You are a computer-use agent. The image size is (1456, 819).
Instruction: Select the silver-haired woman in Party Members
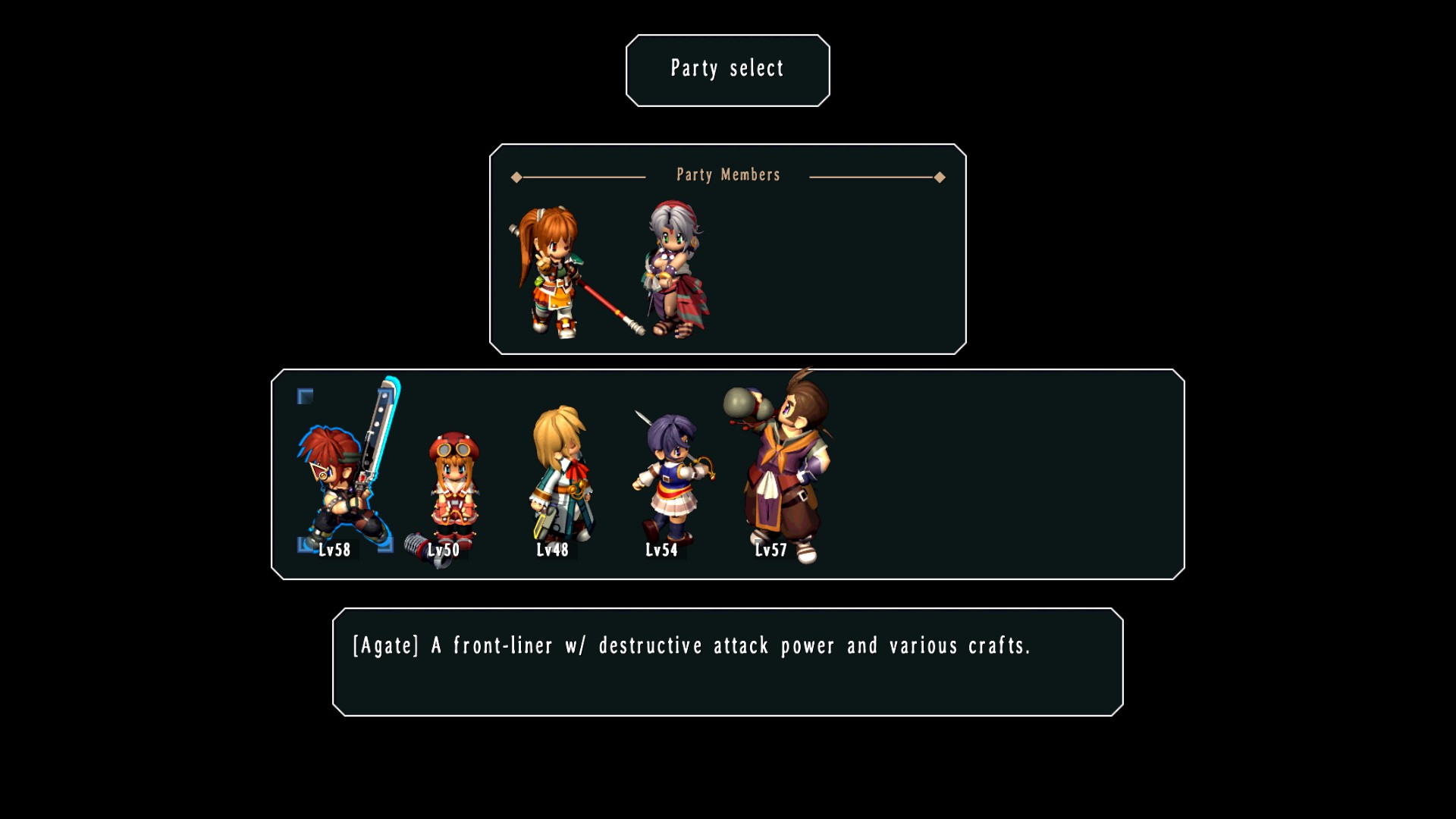(x=676, y=269)
